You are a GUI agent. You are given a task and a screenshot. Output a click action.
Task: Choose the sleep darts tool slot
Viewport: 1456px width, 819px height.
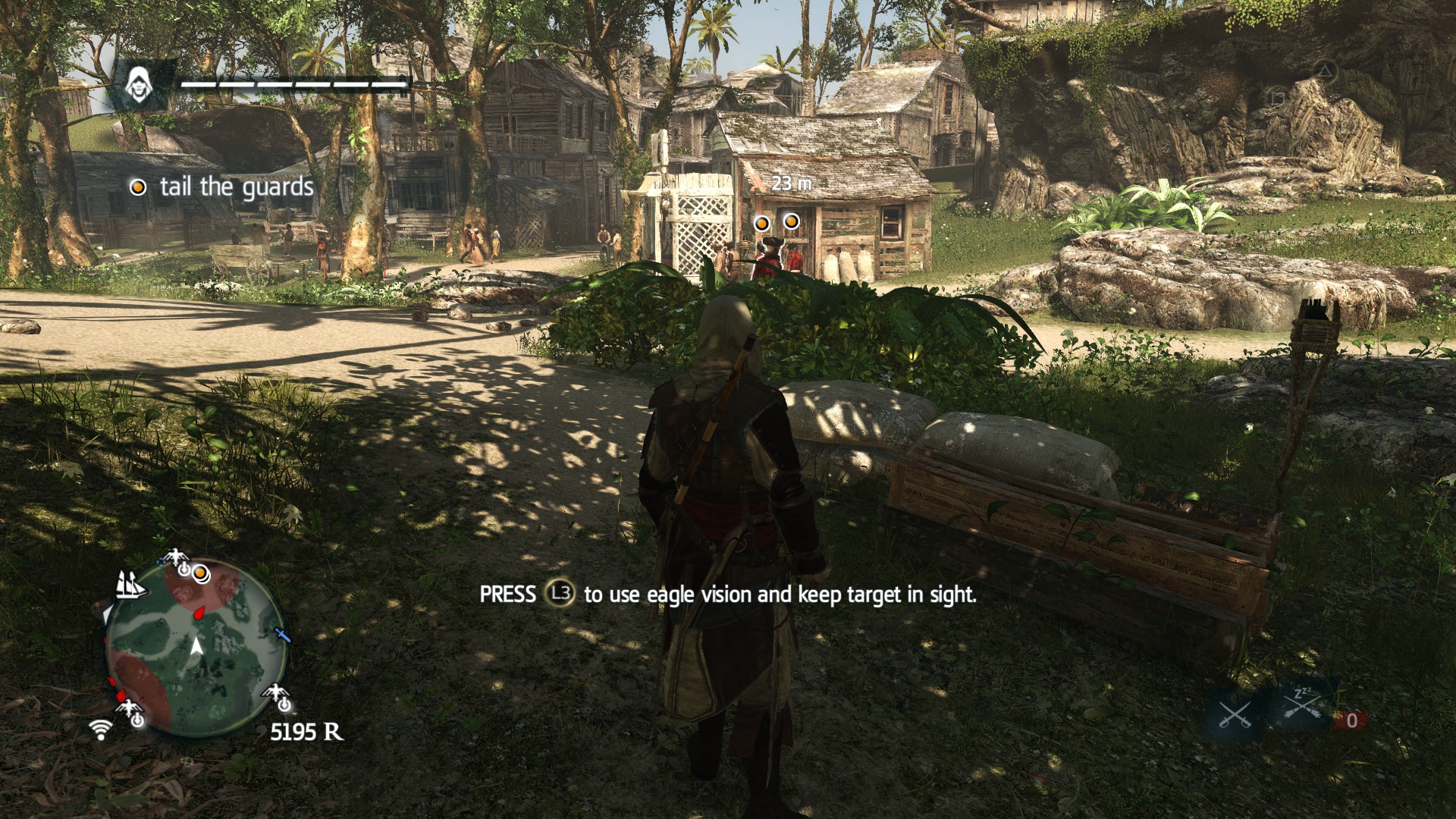coord(1304,707)
